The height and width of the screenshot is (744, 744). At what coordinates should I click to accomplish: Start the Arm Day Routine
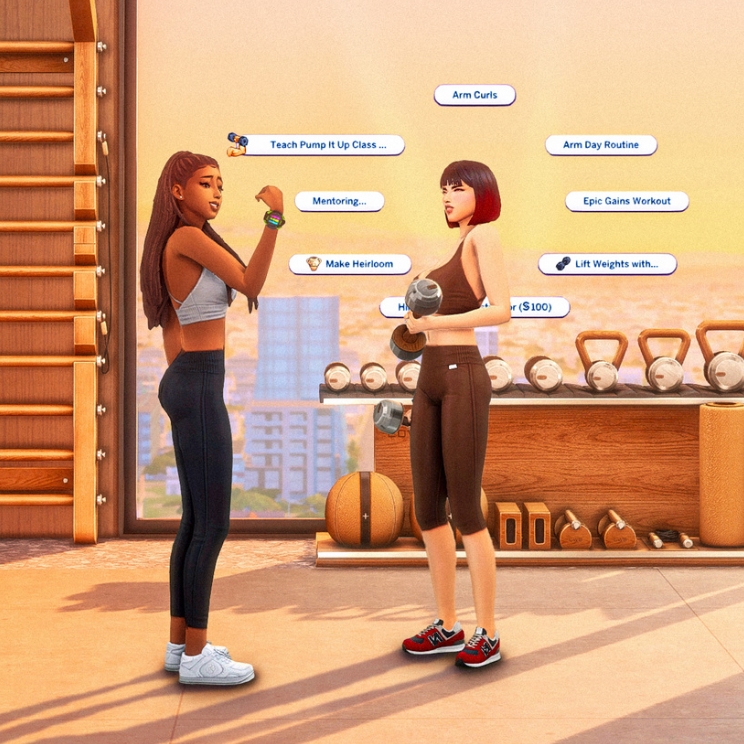[600, 145]
